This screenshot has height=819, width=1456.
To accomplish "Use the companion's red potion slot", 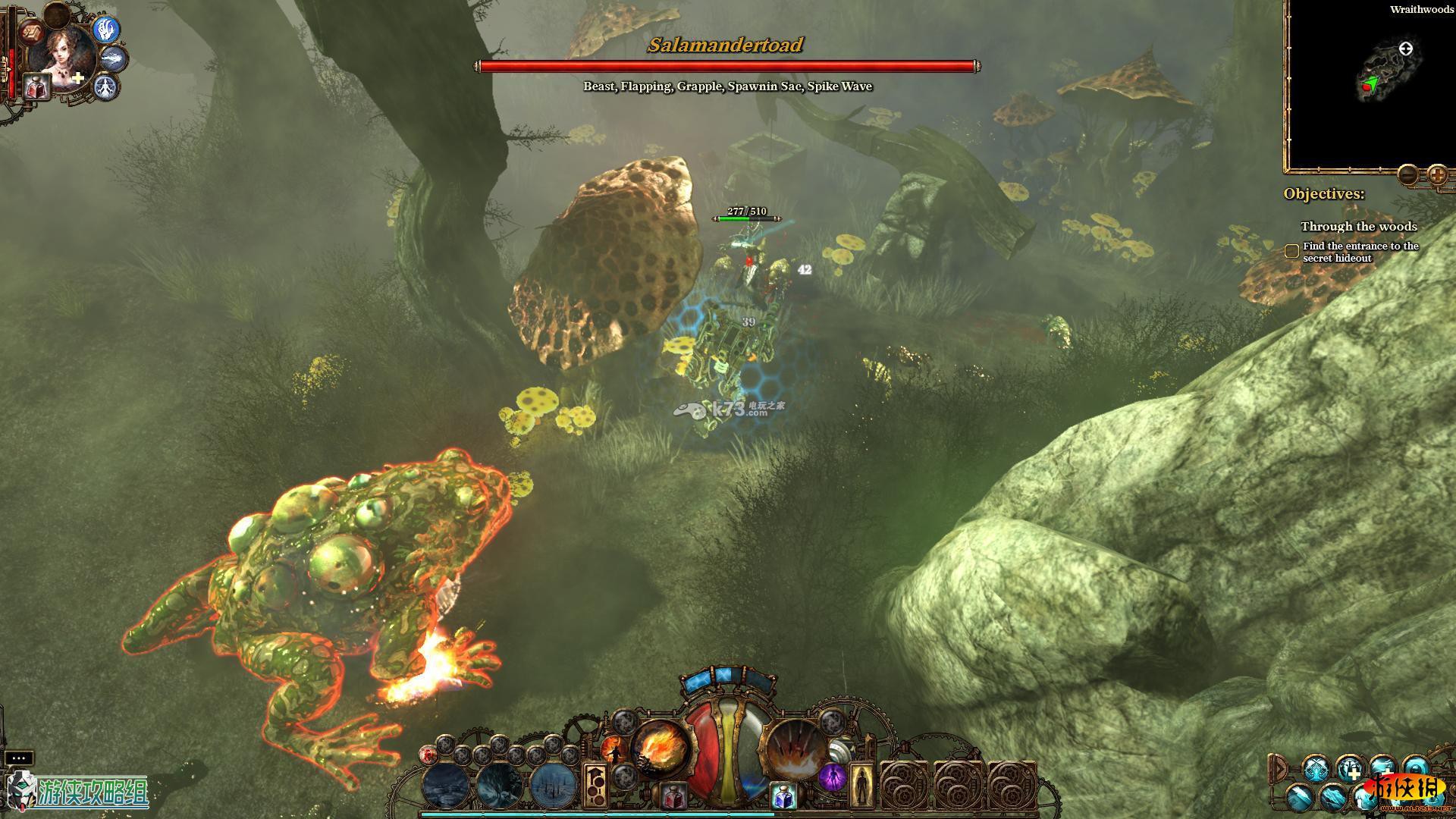I will (36, 88).
